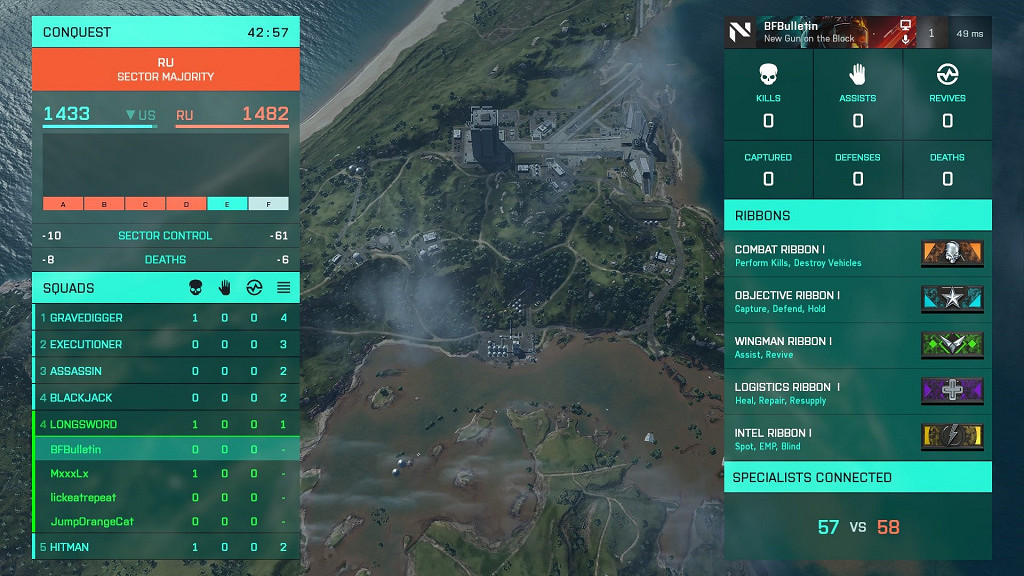Viewport: 1024px width, 576px height.
Task: Sort squads by revives pulse icon
Action: [254, 288]
